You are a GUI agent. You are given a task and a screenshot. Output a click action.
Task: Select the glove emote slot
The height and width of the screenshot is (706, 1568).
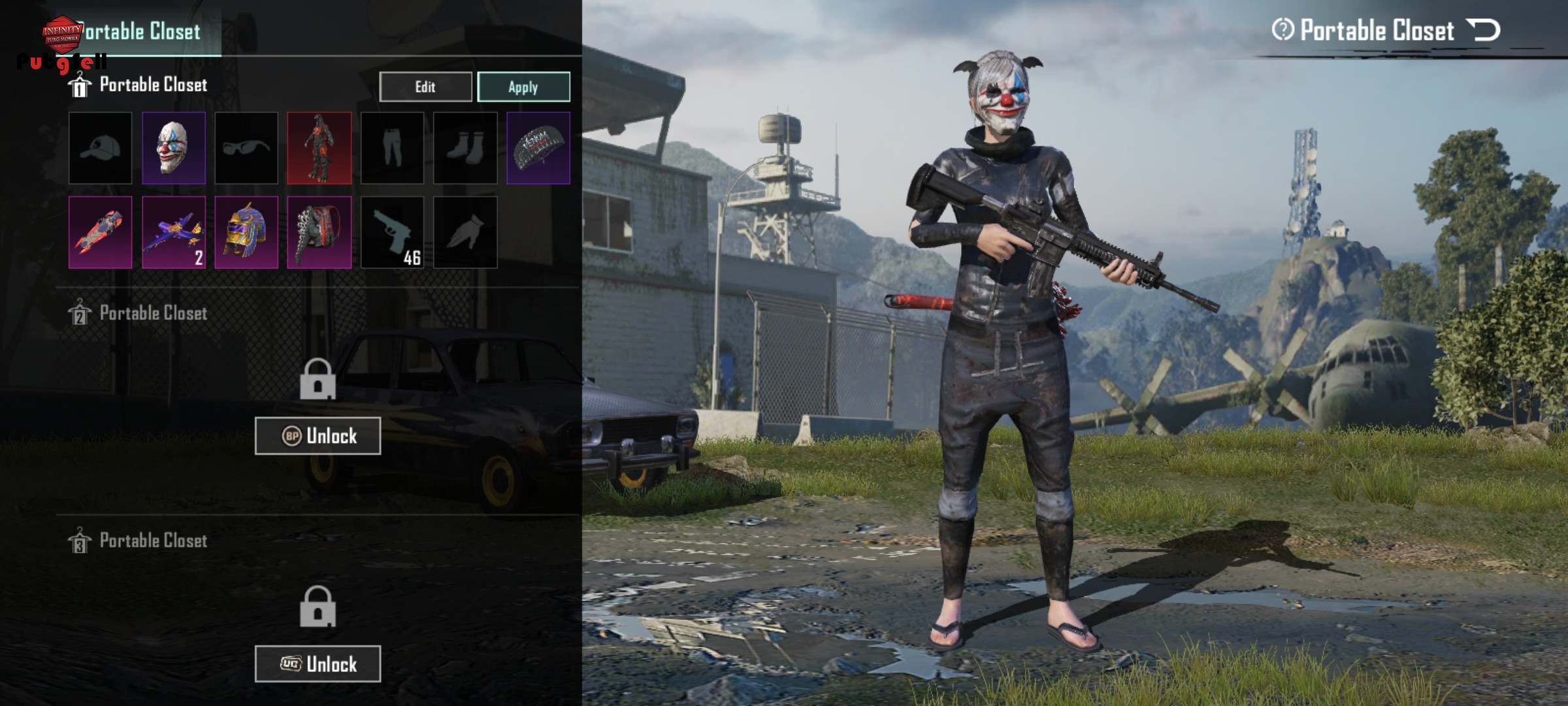pyautogui.click(x=465, y=232)
